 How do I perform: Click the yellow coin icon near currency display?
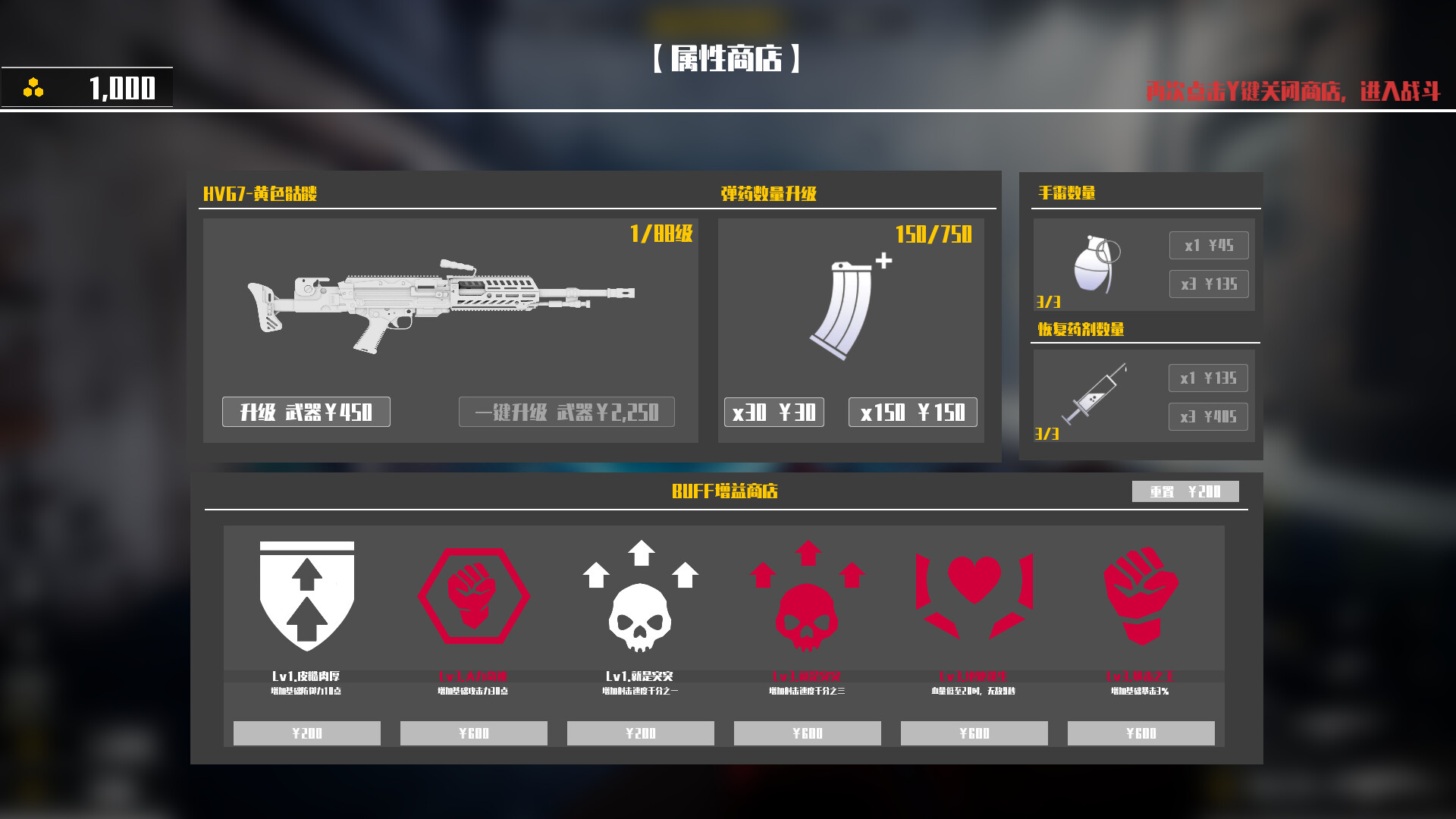click(32, 88)
